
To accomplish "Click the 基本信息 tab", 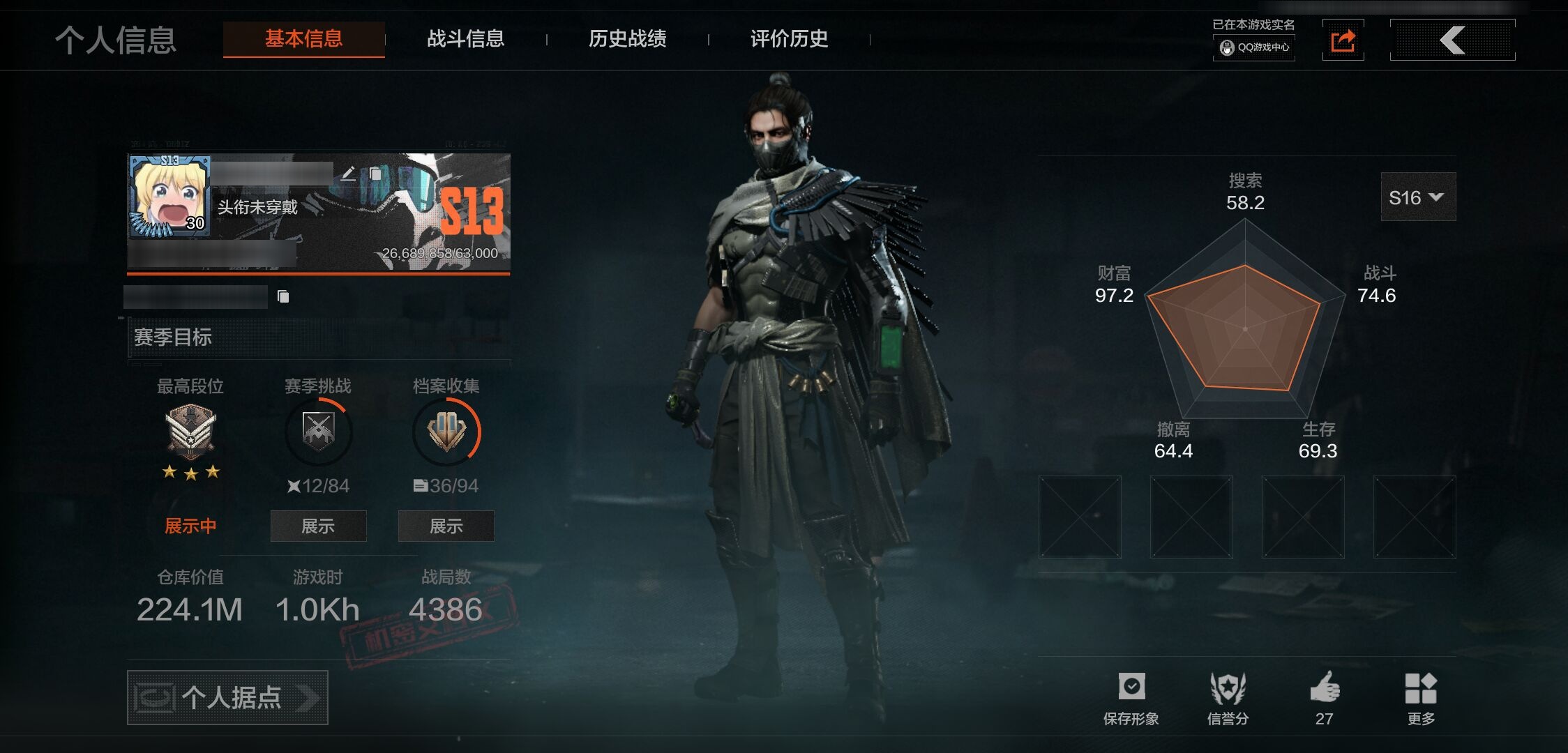I will tap(303, 39).
